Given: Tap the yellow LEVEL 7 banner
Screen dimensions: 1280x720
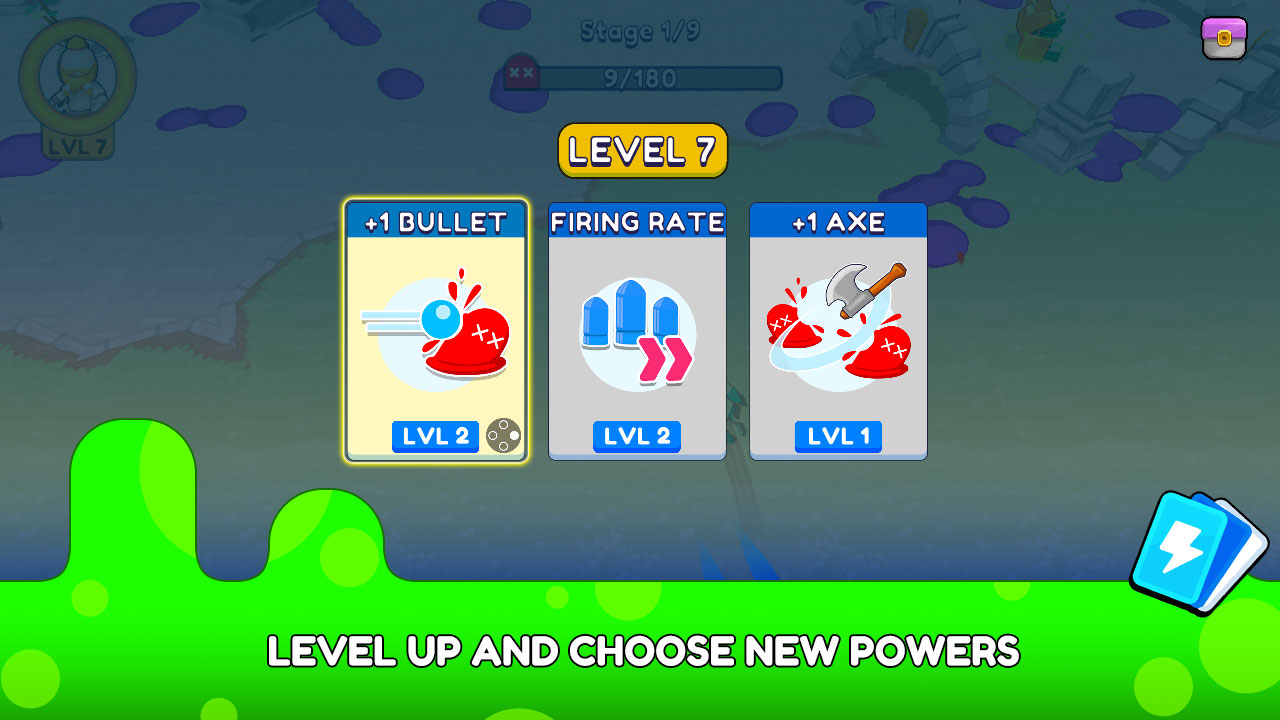Looking at the screenshot, I should [x=641, y=149].
